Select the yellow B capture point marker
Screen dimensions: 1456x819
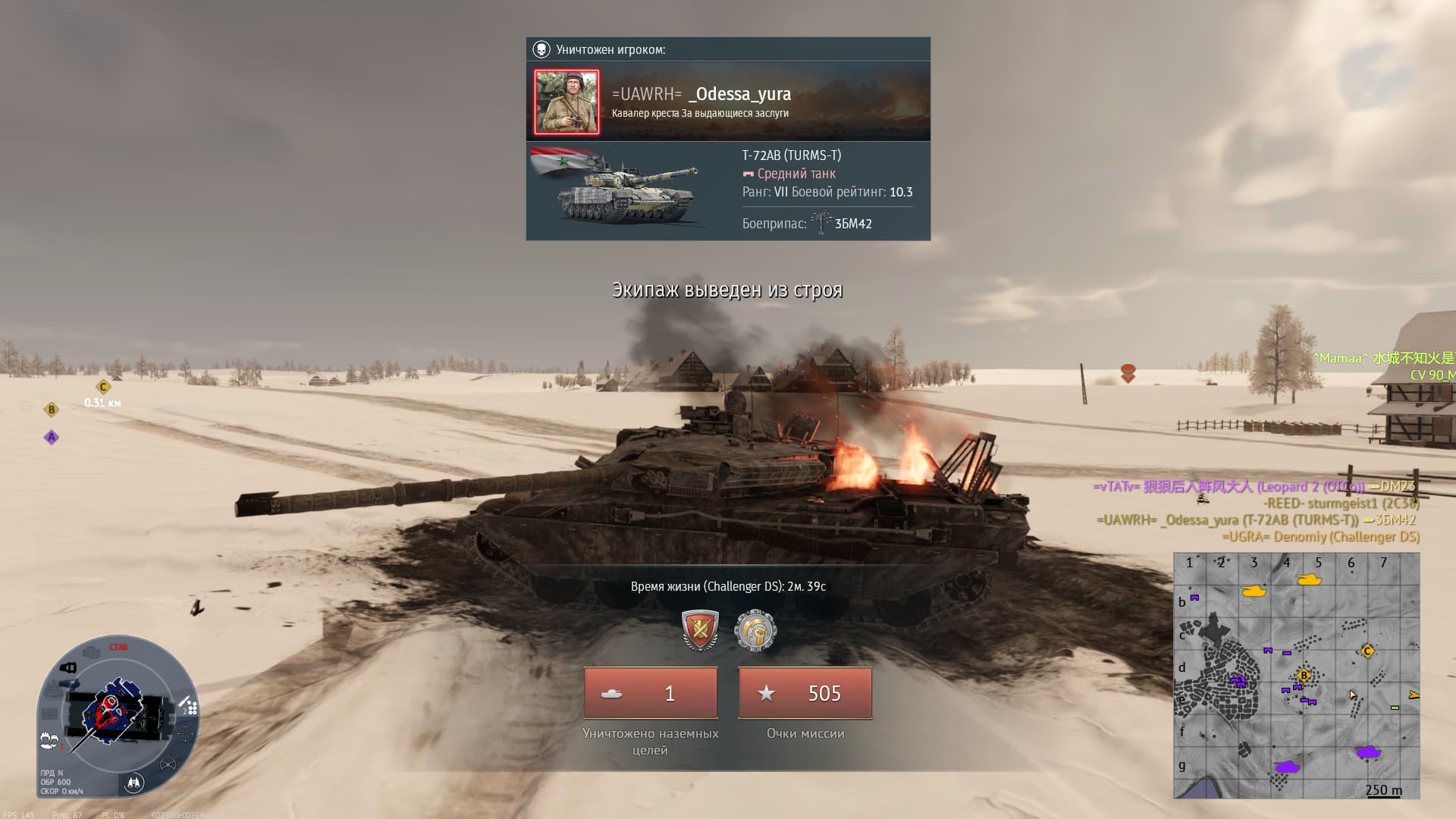tap(52, 409)
